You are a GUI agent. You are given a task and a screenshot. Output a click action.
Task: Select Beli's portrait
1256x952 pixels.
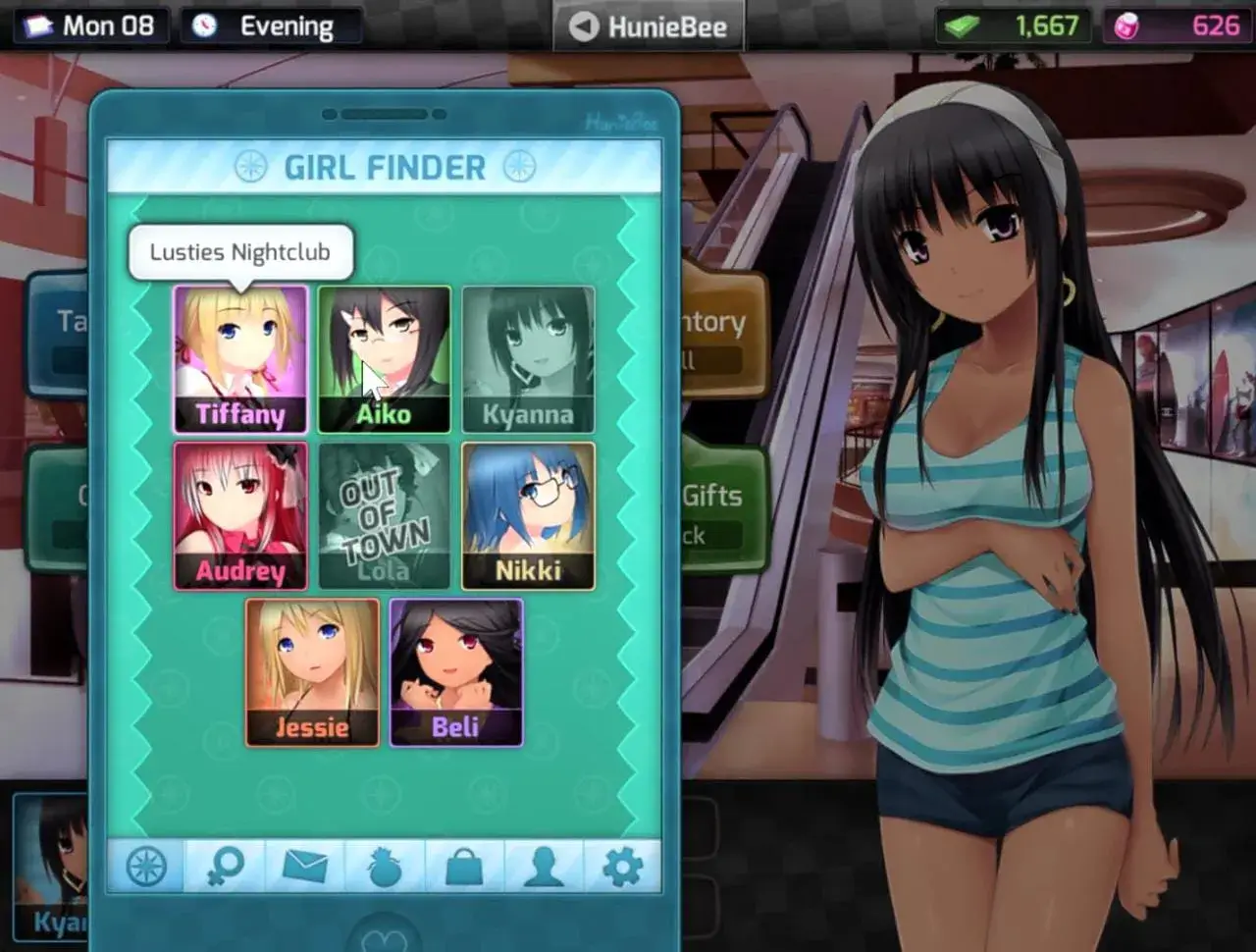point(457,672)
